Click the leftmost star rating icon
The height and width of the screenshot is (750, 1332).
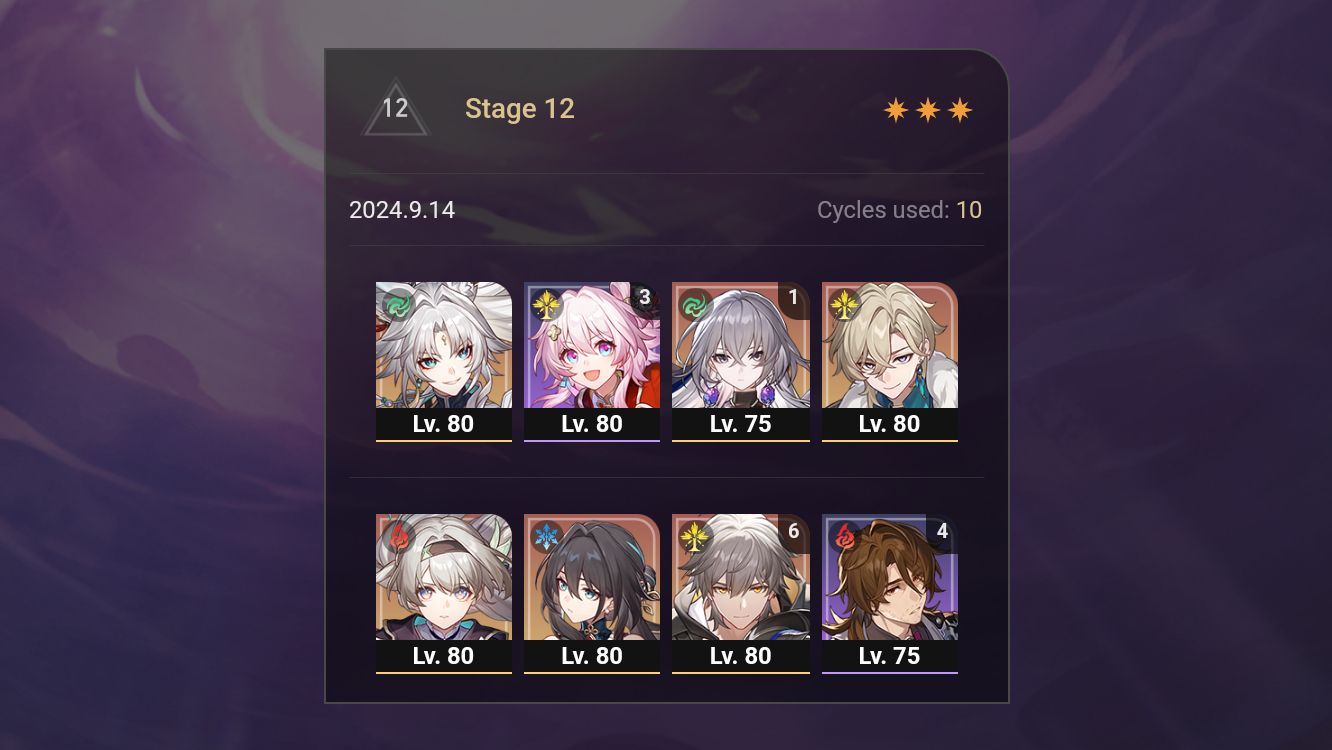[898, 109]
